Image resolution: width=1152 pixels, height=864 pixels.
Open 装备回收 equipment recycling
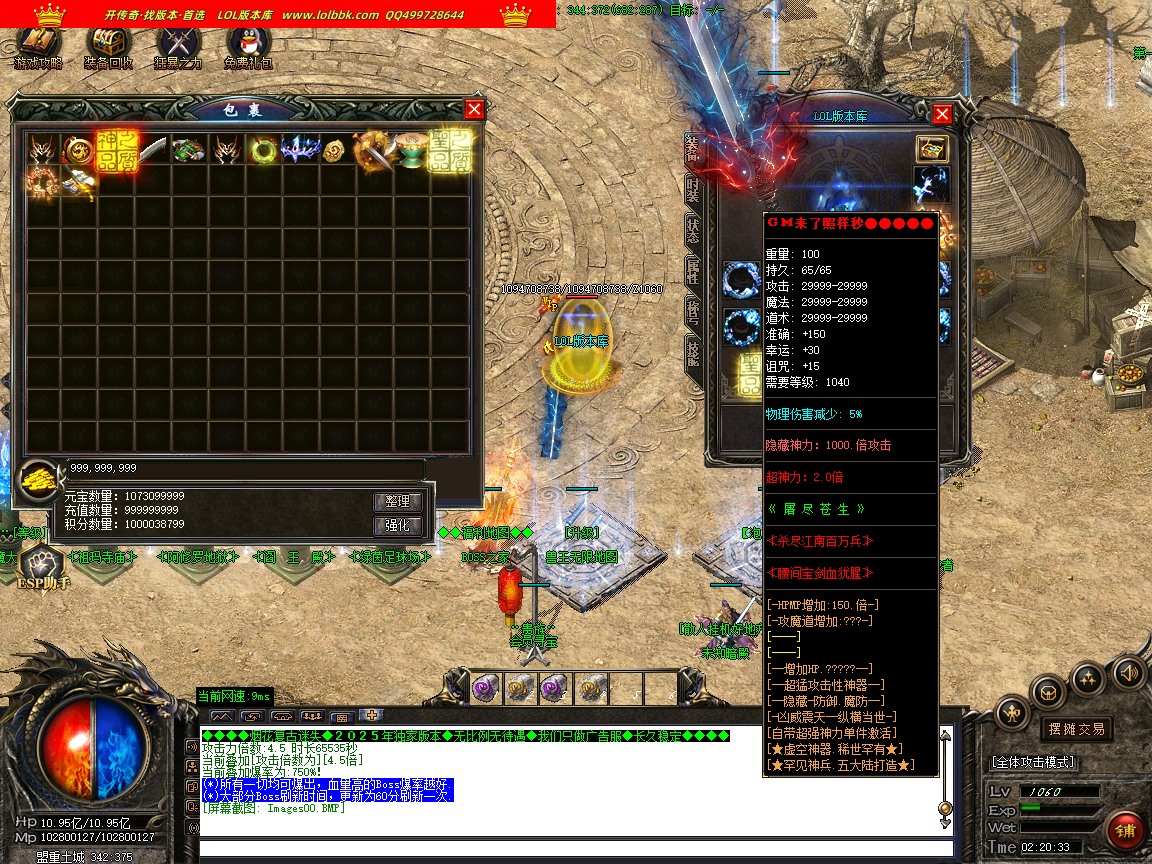(108, 46)
